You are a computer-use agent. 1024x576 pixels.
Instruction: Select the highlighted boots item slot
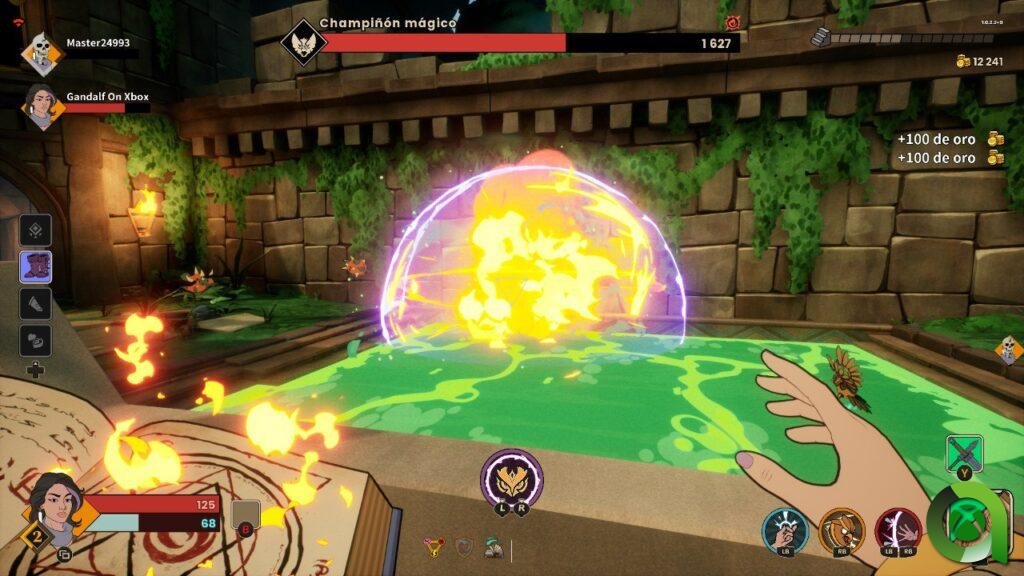pyautogui.click(x=36, y=267)
